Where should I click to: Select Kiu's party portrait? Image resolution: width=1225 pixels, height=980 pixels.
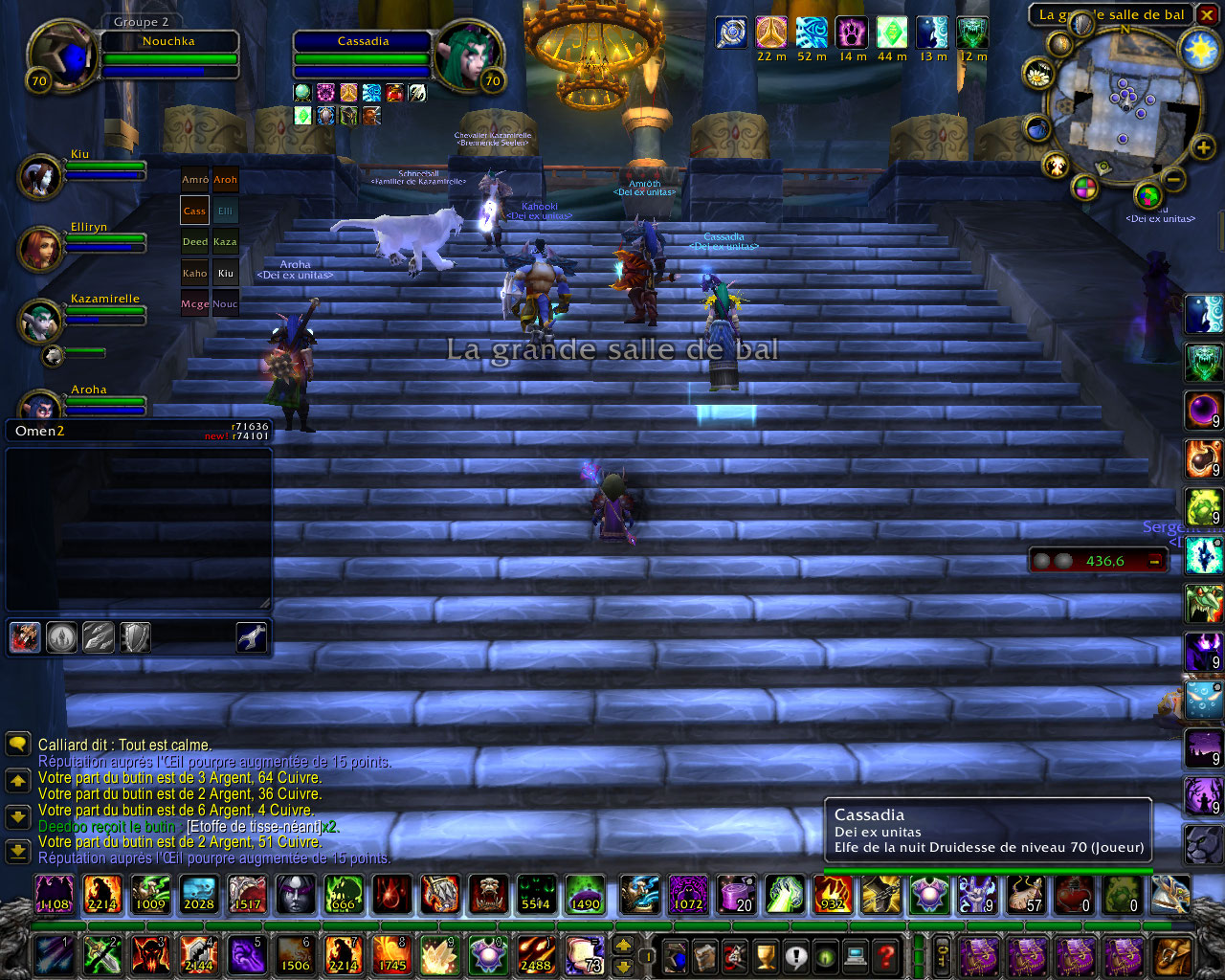point(40,177)
